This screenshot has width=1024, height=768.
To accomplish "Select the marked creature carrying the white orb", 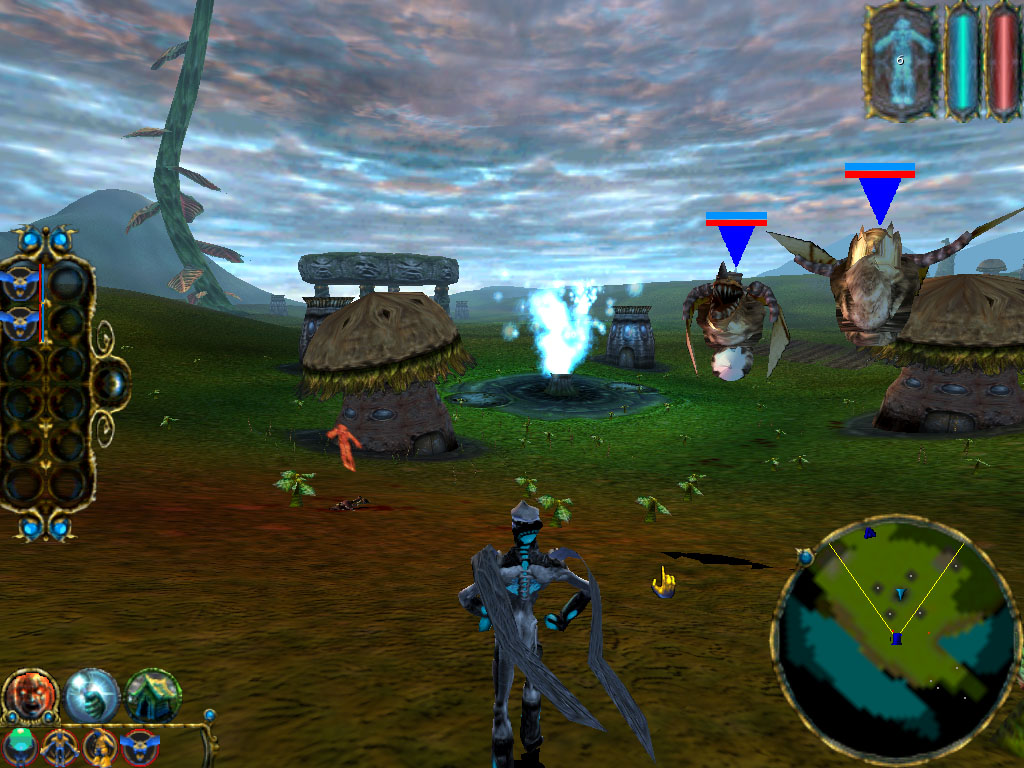I will click(729, 325).
